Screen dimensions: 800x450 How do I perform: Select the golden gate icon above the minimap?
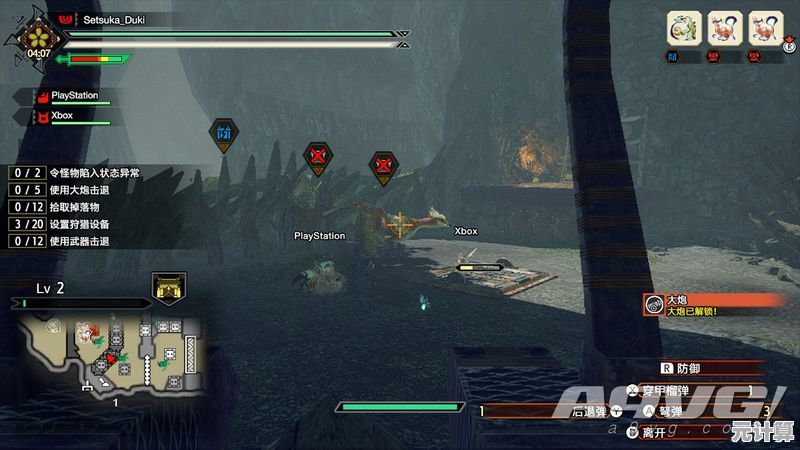click(168, 288)
